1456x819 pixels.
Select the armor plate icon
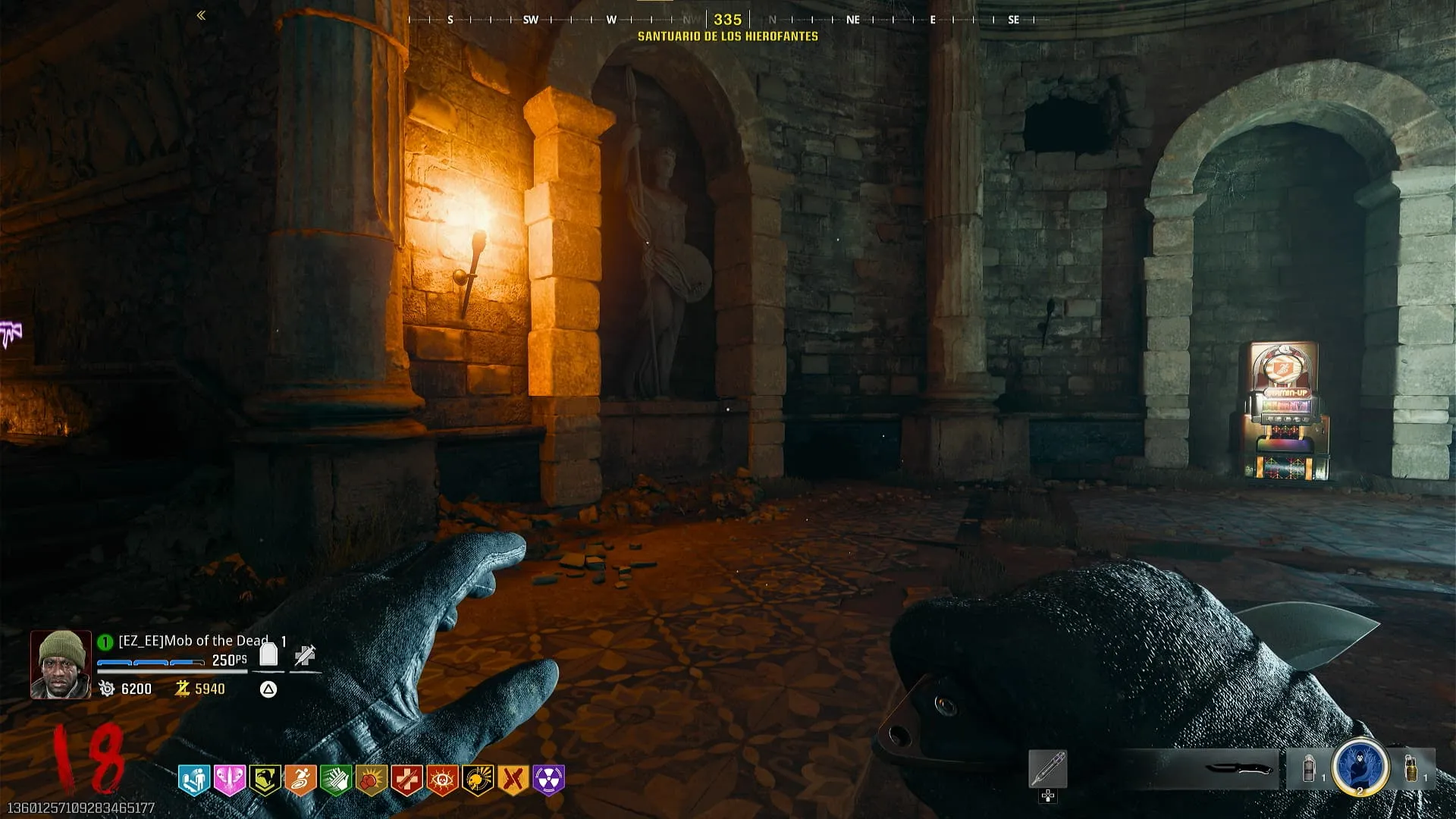(x=268, y=654)
